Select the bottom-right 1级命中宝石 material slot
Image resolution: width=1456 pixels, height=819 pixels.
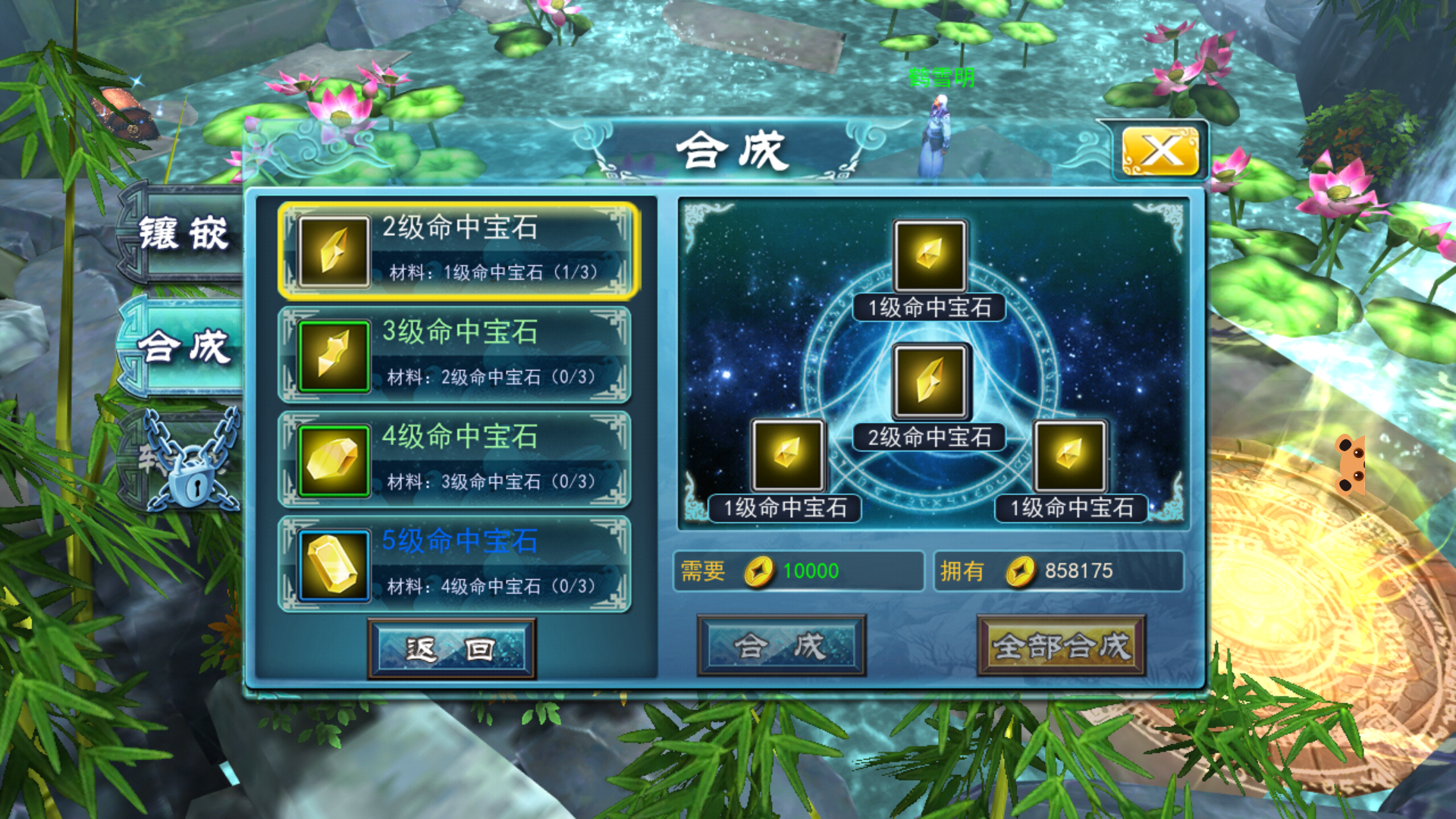point(1070,456)
